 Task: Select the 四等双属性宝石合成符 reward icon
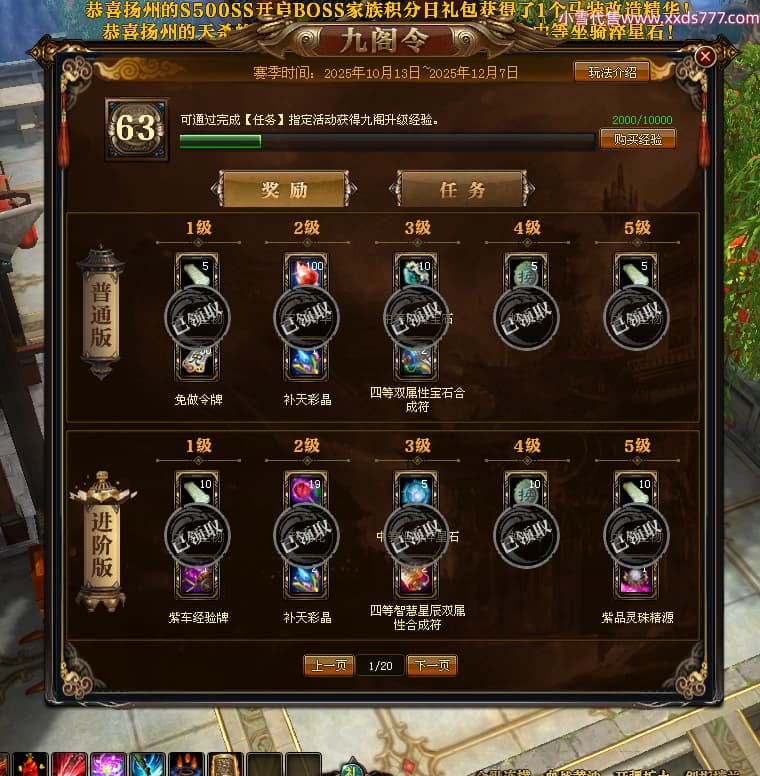pyautogui.click(x=417, y=361)
